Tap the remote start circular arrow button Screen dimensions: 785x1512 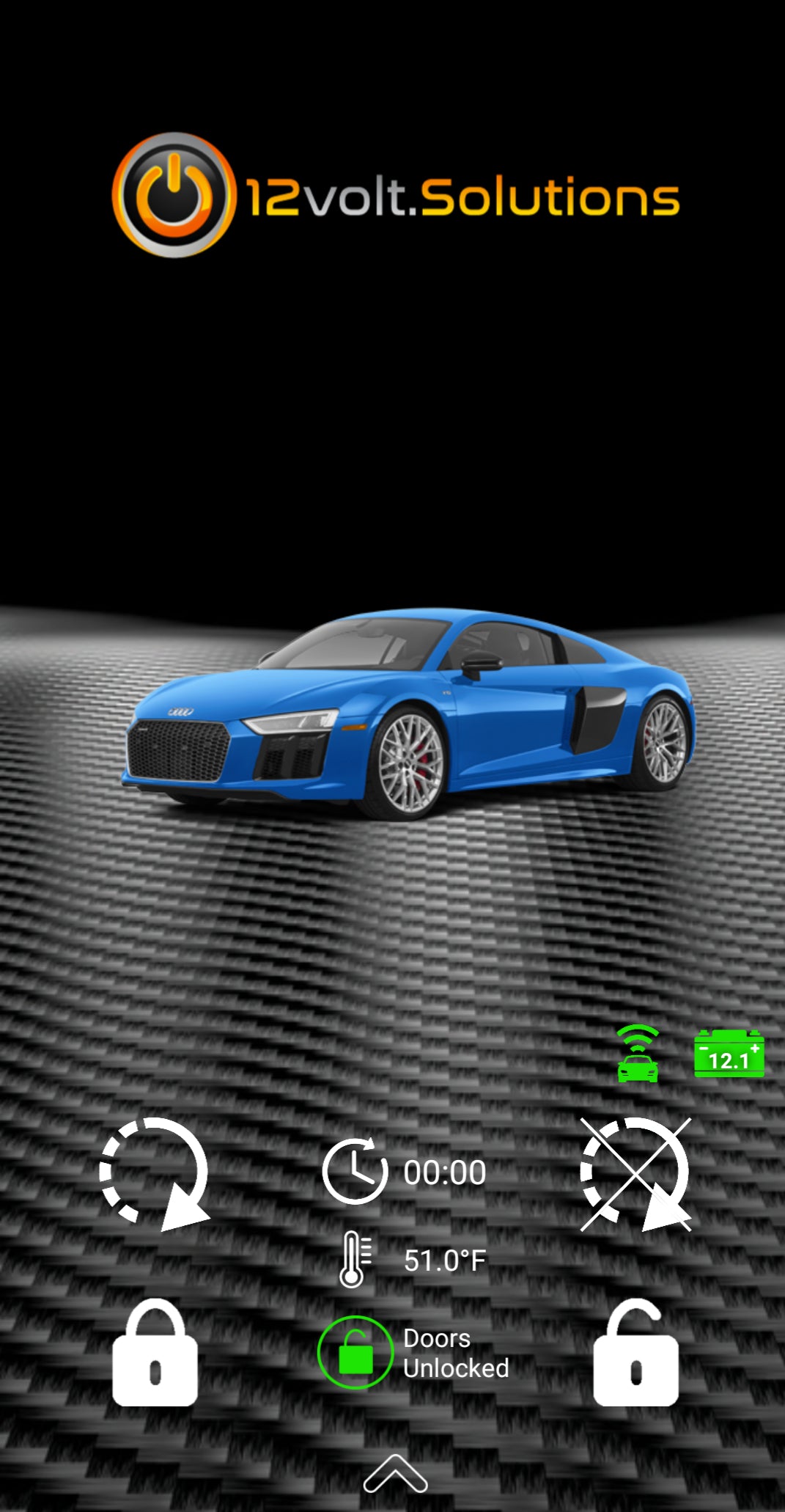155,1173
